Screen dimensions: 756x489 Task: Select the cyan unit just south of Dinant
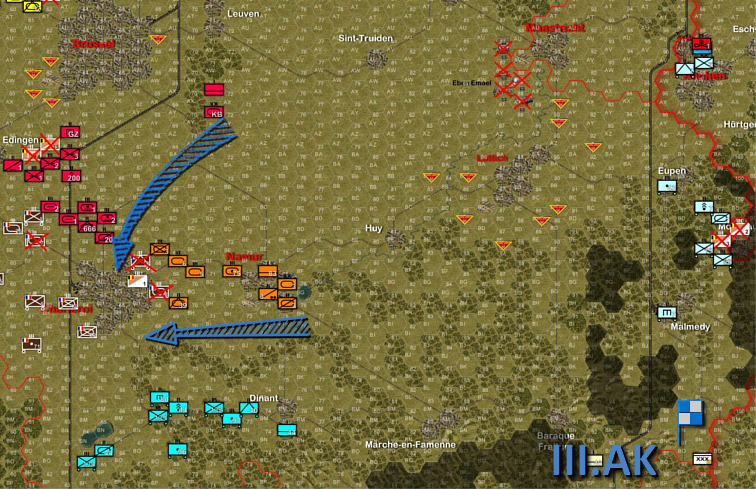pos(286,430)
